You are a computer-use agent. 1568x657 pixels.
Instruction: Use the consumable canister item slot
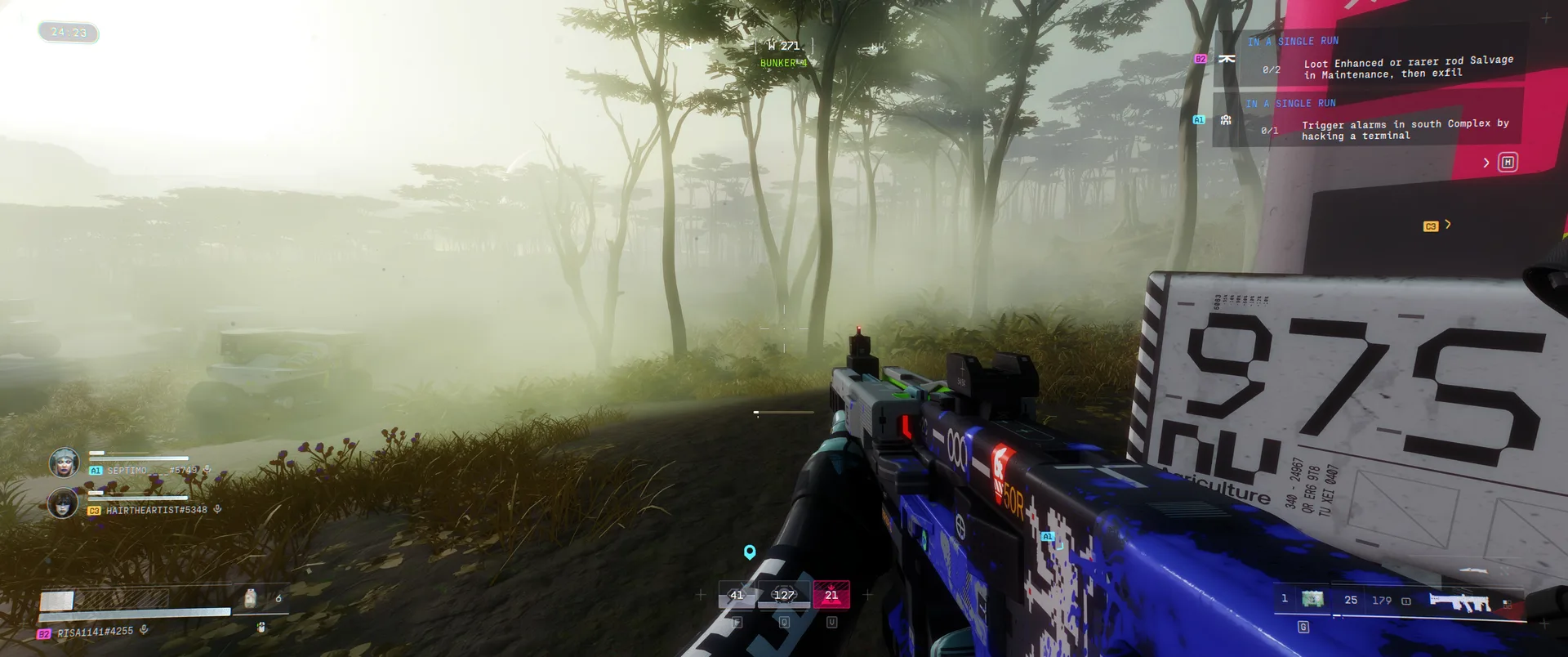pyautogui.click(x=251, y=599)
